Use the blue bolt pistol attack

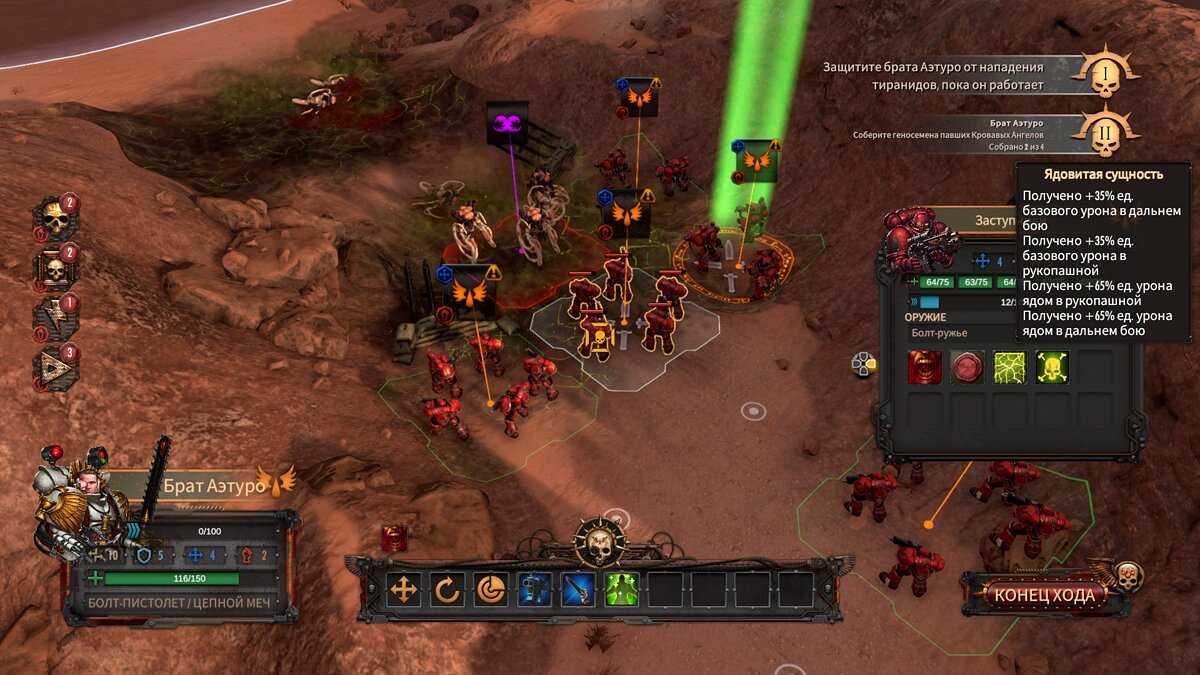click(535, 590)
